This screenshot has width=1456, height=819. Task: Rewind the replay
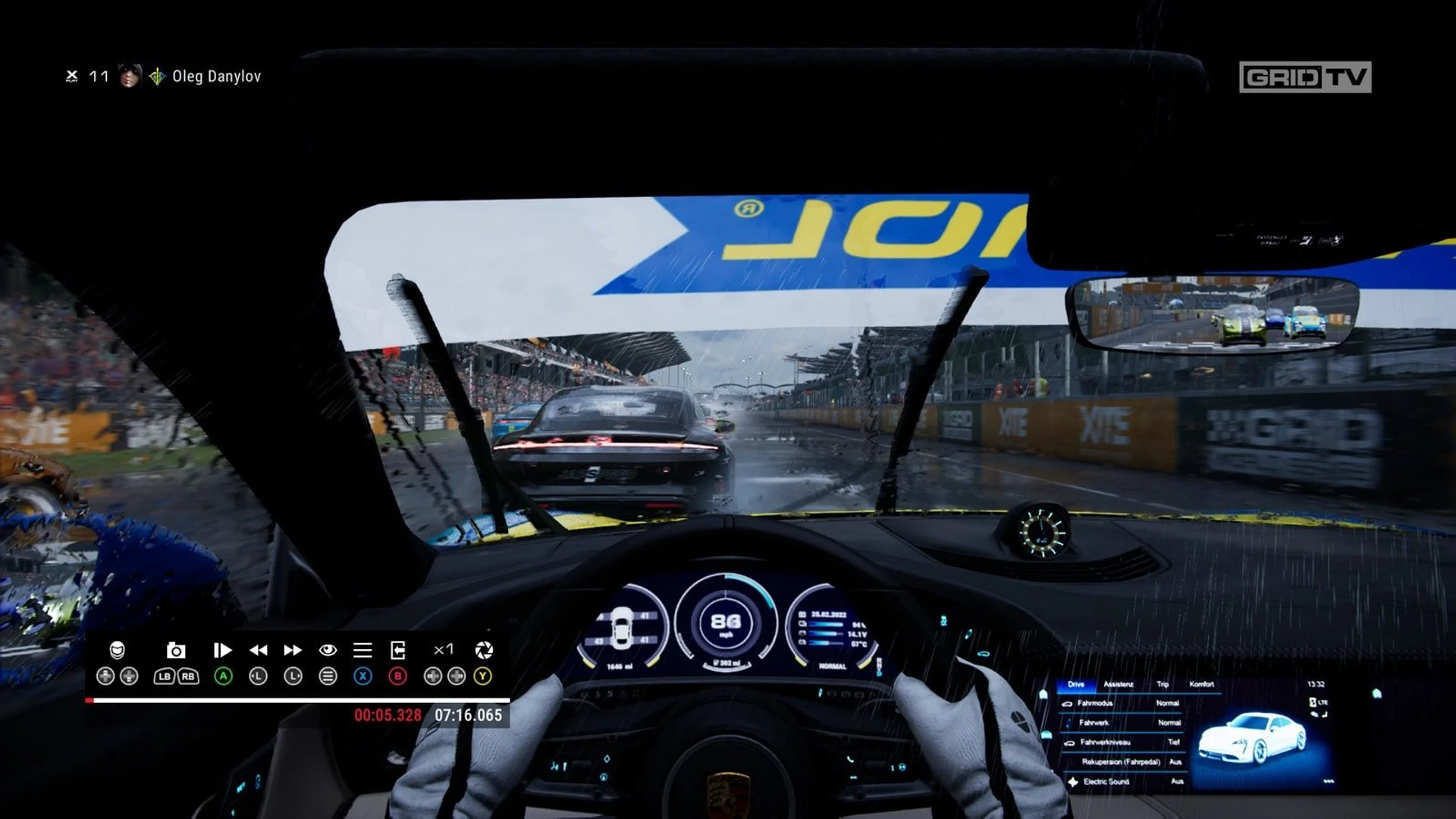click(x=258, y=650)
